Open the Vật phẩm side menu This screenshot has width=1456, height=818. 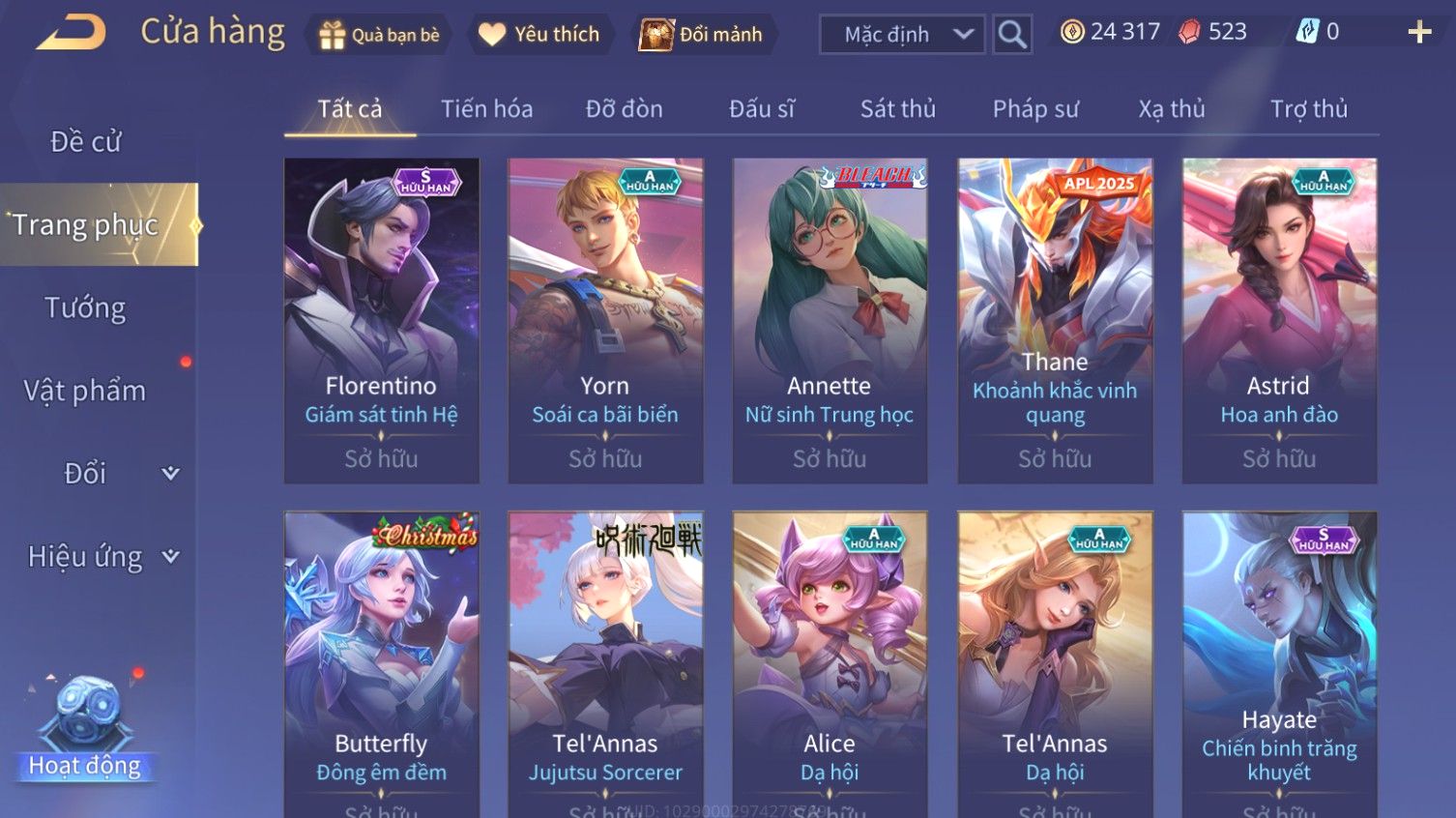tap(85, 391)
